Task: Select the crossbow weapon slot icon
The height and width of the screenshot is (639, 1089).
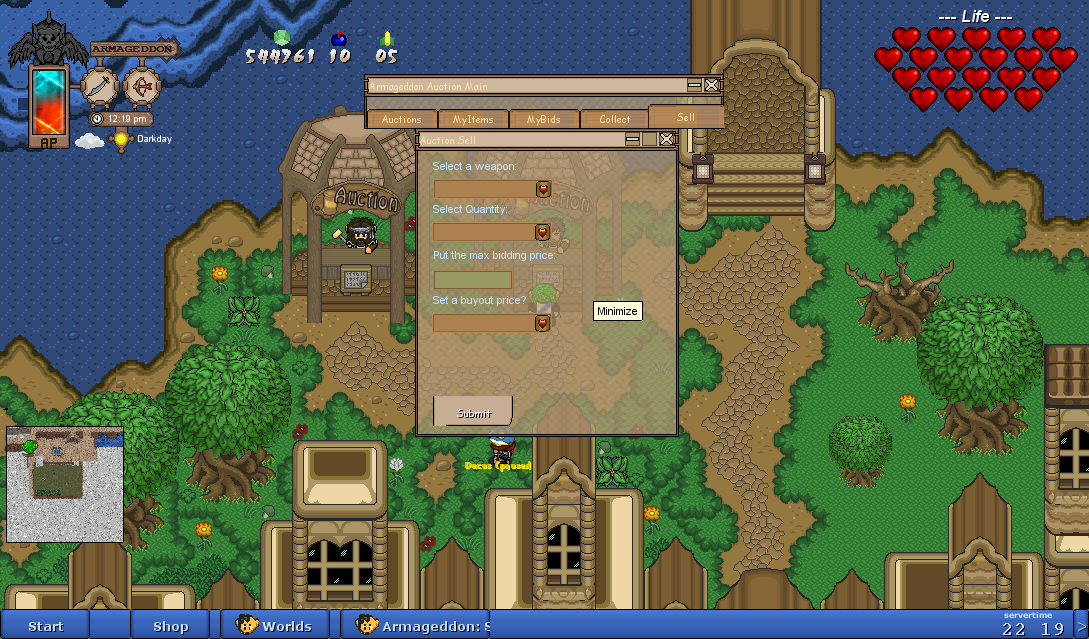Action: tap(142, 86)
